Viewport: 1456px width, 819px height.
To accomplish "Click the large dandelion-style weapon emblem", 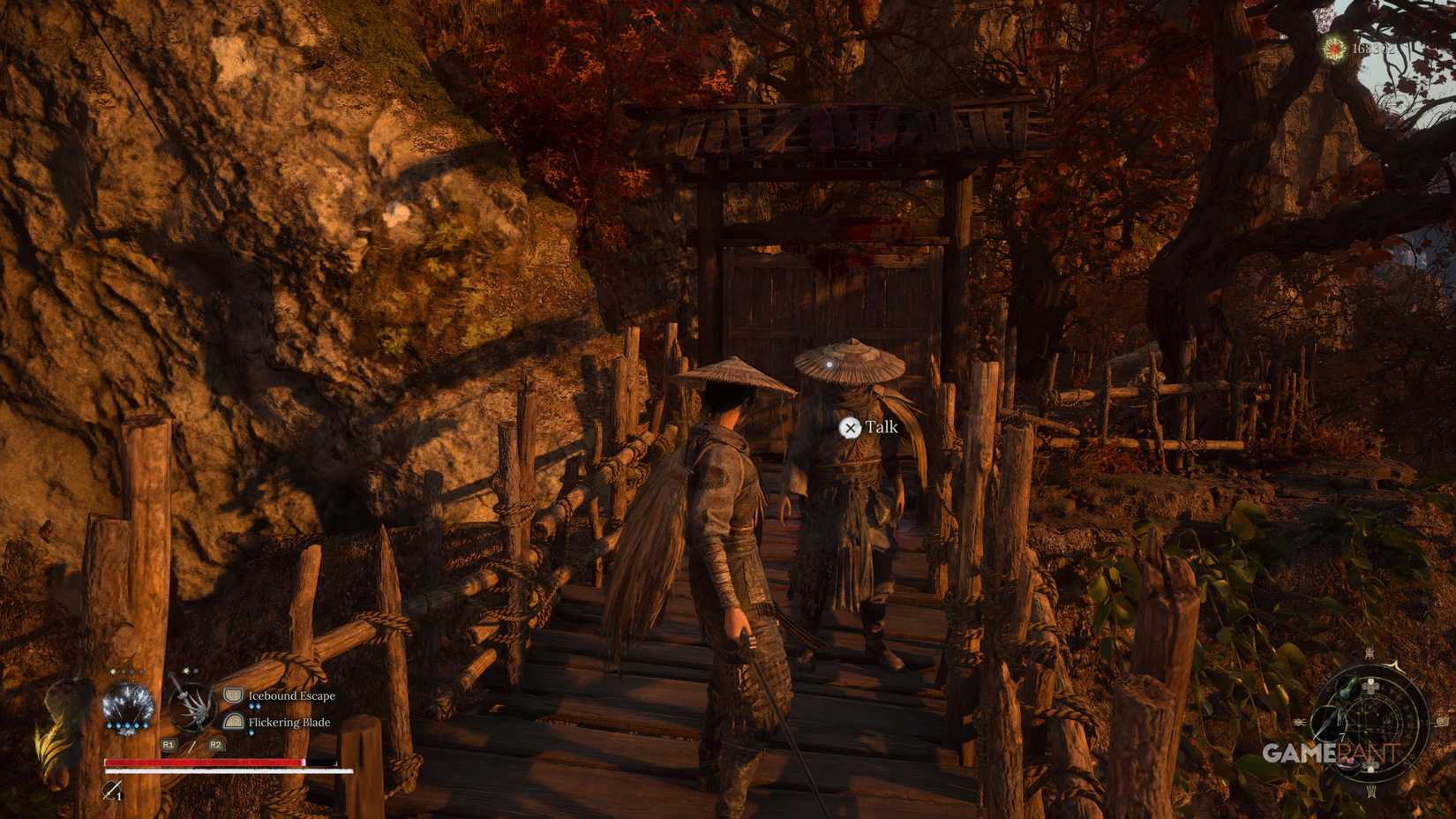I will tap(129, 703).
